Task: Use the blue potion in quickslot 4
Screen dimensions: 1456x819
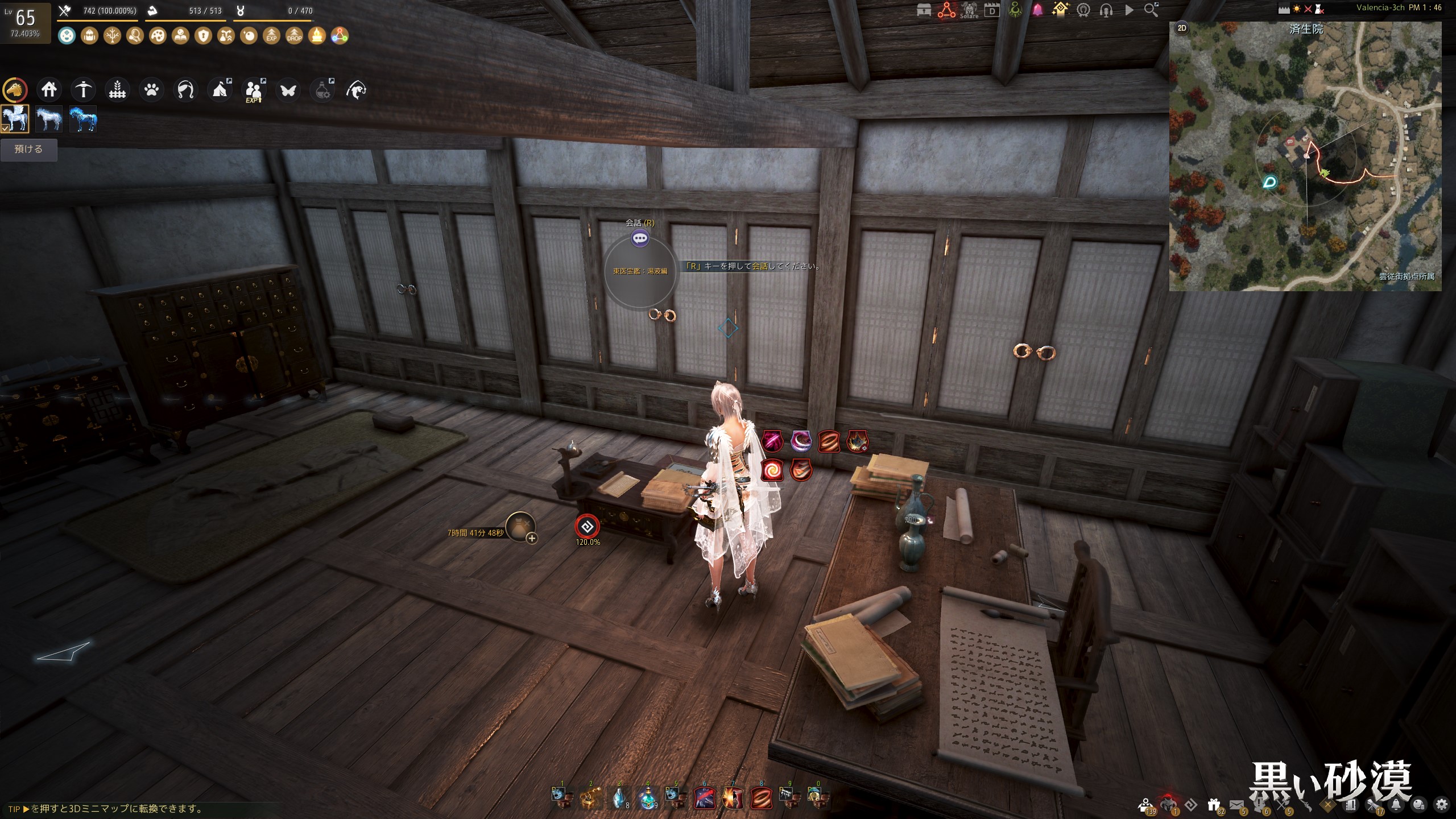Action: coord(647,799)
